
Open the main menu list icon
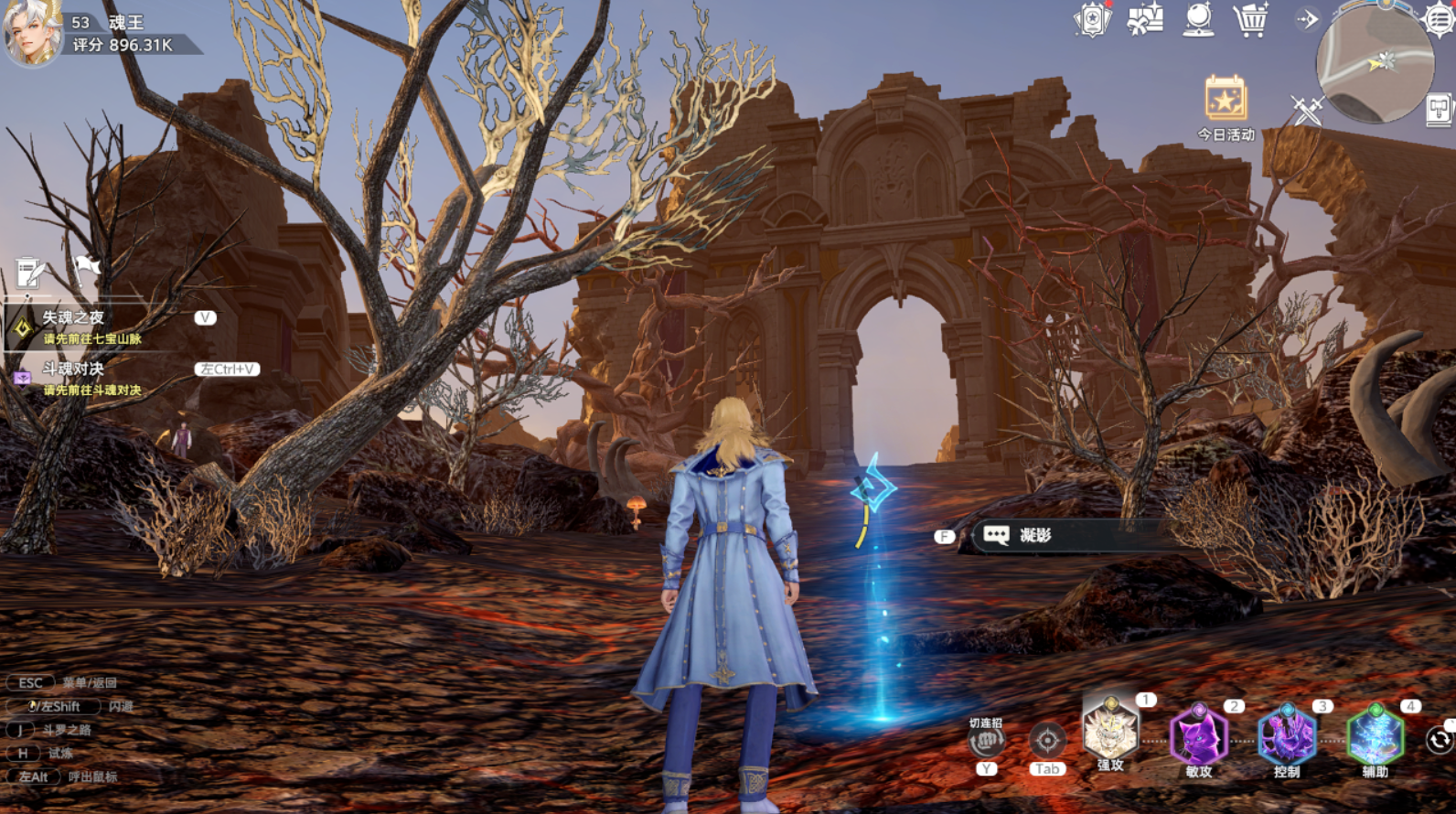click(1440, 19)
